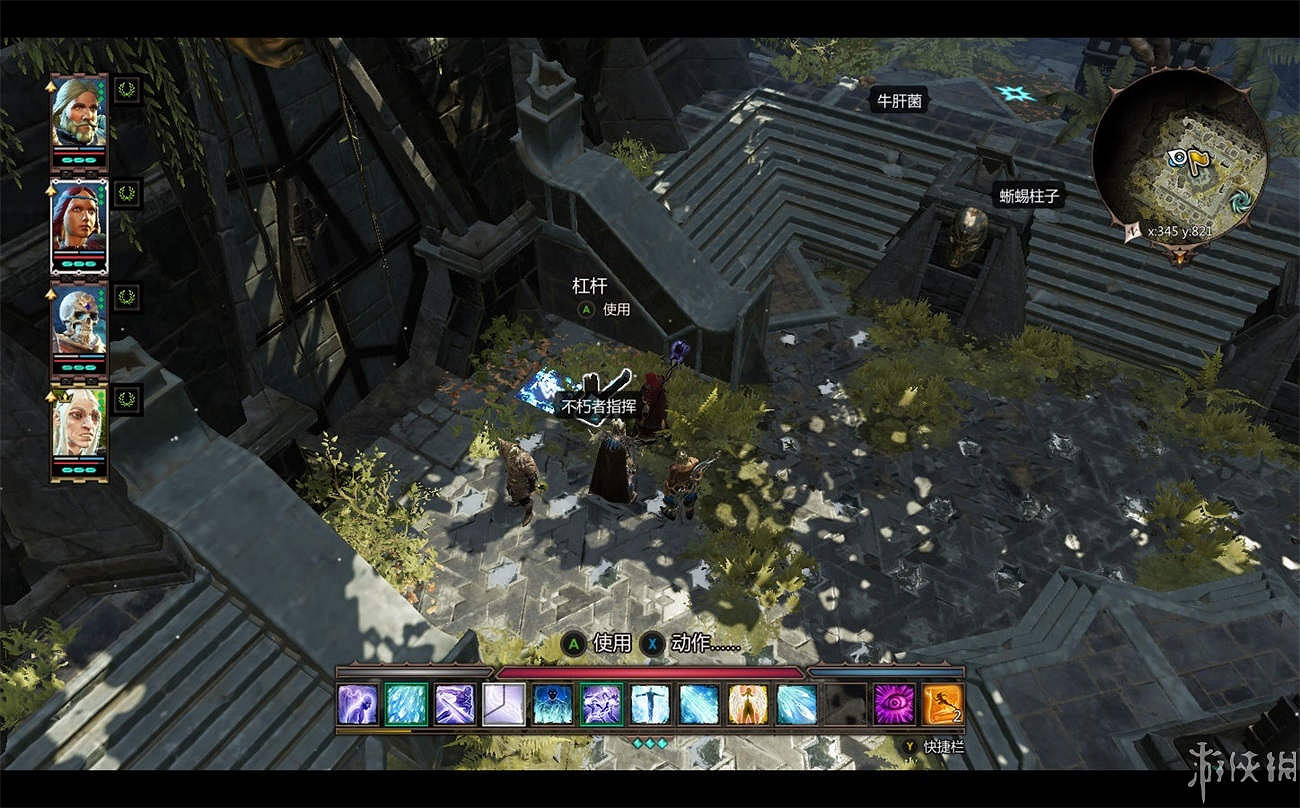Click the laurel wreath beside the skeleton portrait
Screen dimensions: 1300x808
(x=127, y=296)
